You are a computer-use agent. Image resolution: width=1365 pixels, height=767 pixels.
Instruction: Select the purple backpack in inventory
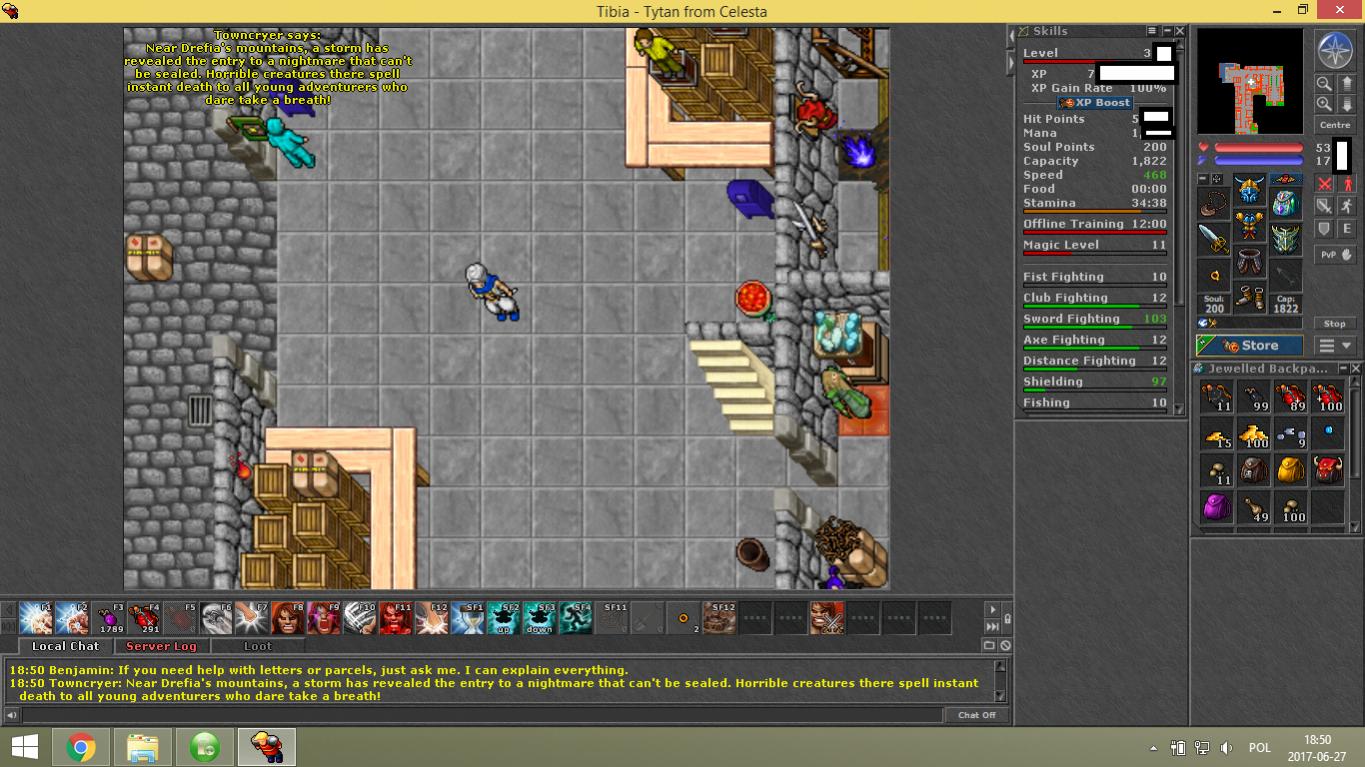tap(1216, 507)
